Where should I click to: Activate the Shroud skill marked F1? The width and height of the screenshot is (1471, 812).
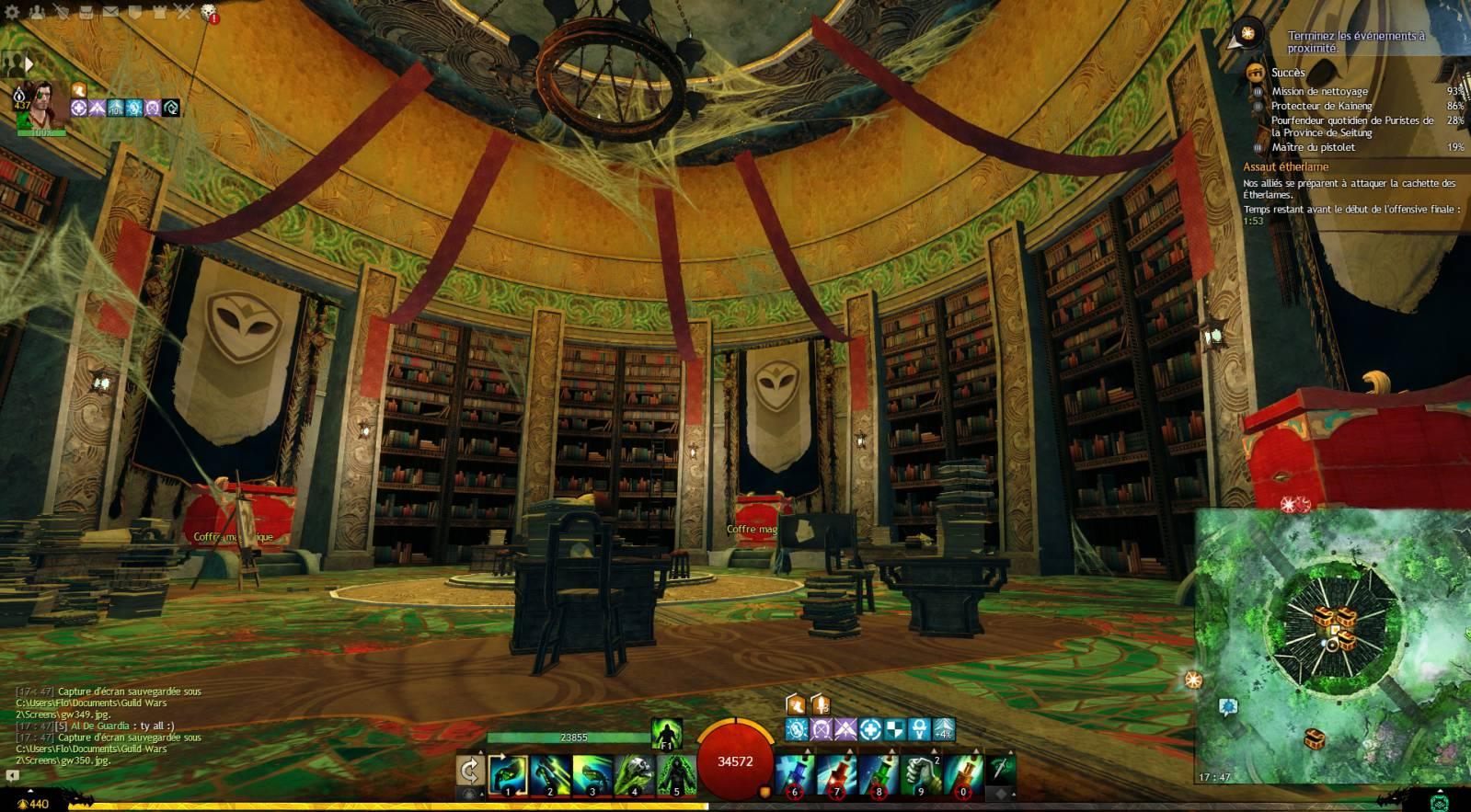(666, 735)
